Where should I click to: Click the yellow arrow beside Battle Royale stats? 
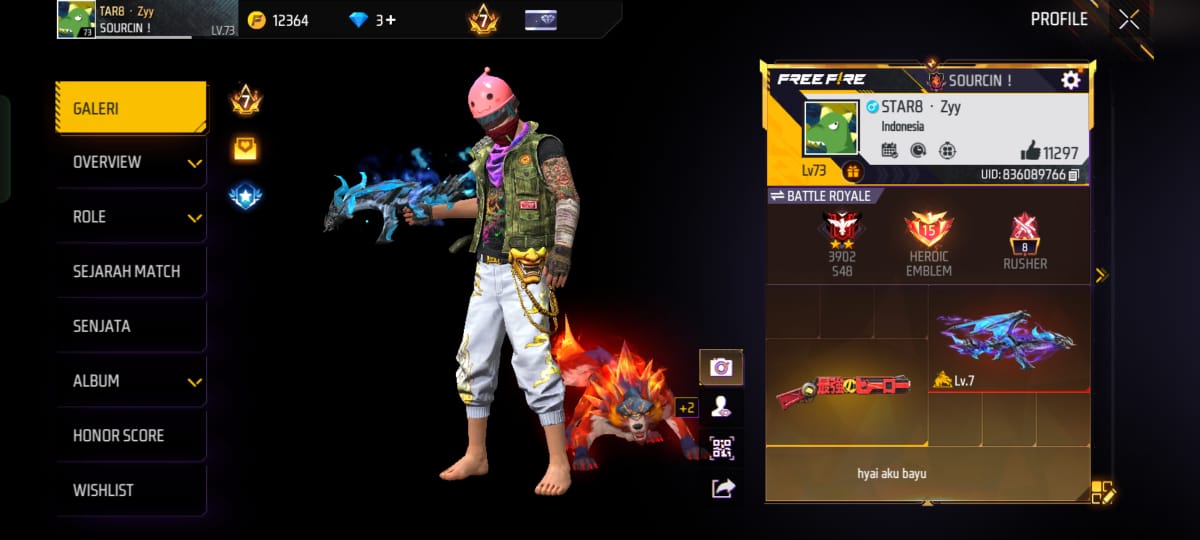[1101, 275]
